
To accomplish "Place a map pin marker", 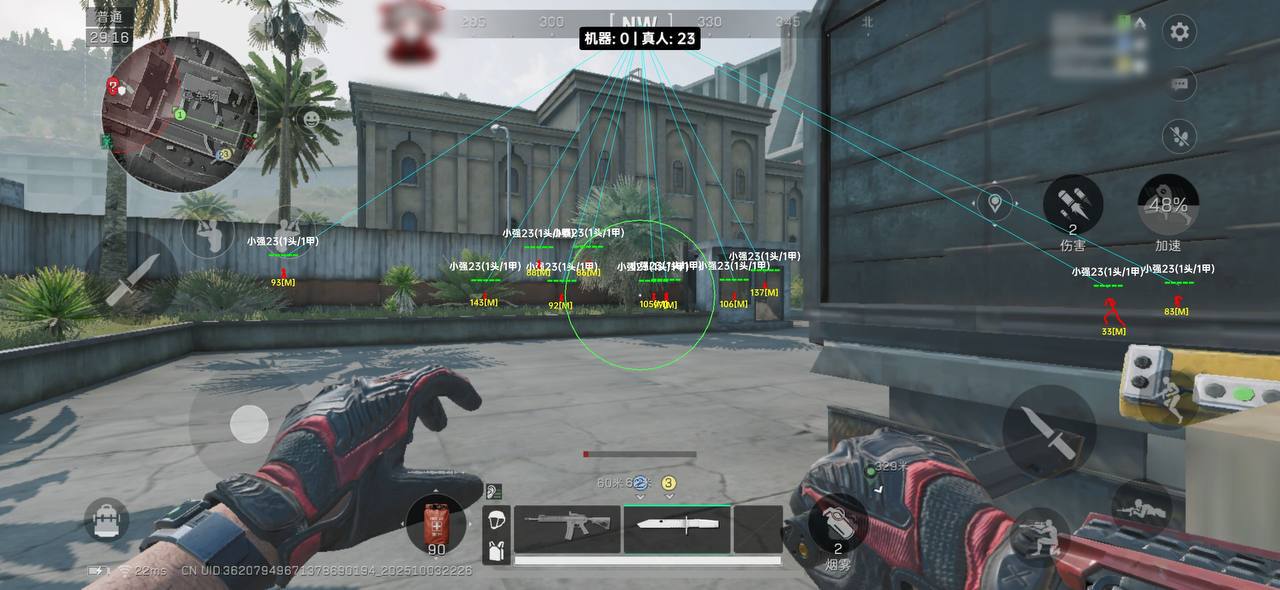I will tap(995, 204).
